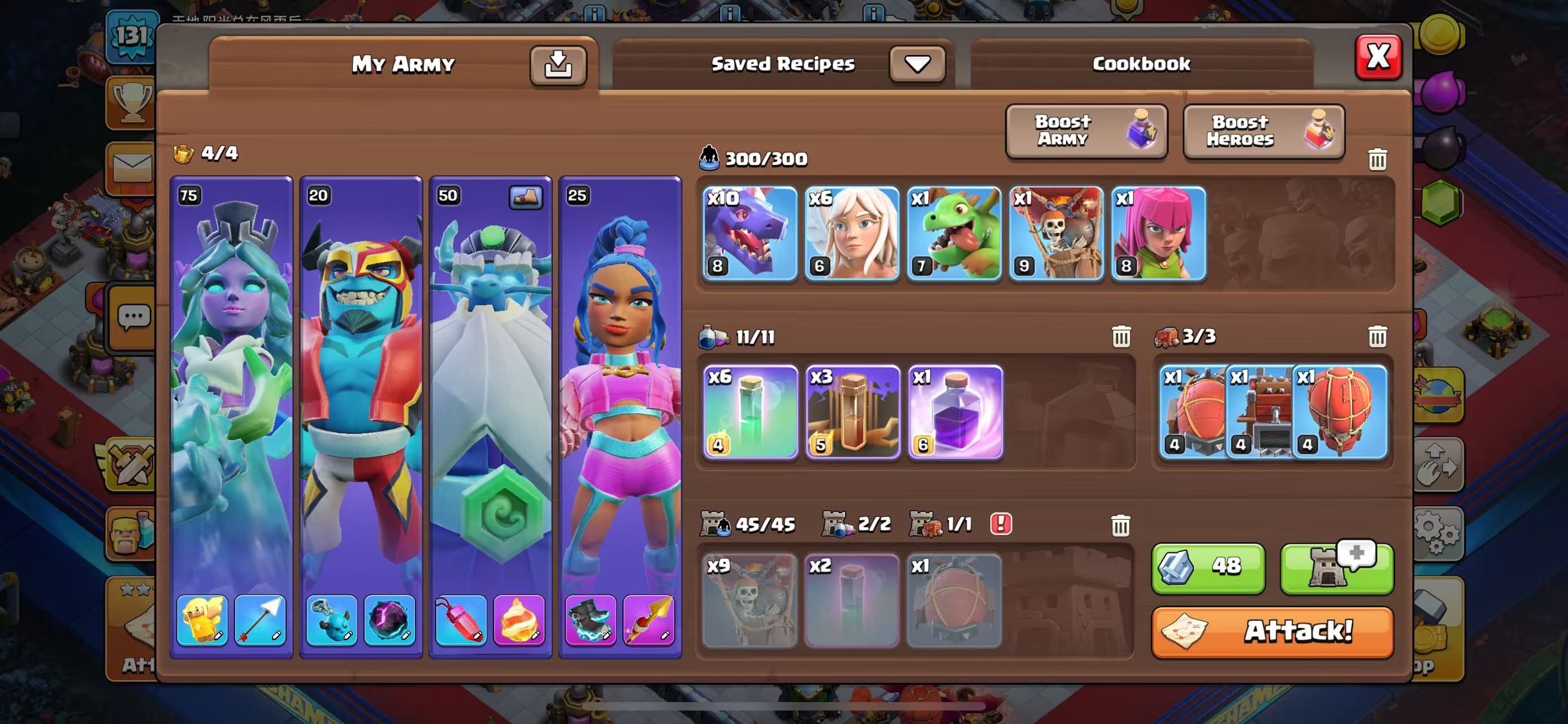Viewport: 1568px width, 724px height.
Task: Select the Dragon troop card
Action: tap(750, 233)
